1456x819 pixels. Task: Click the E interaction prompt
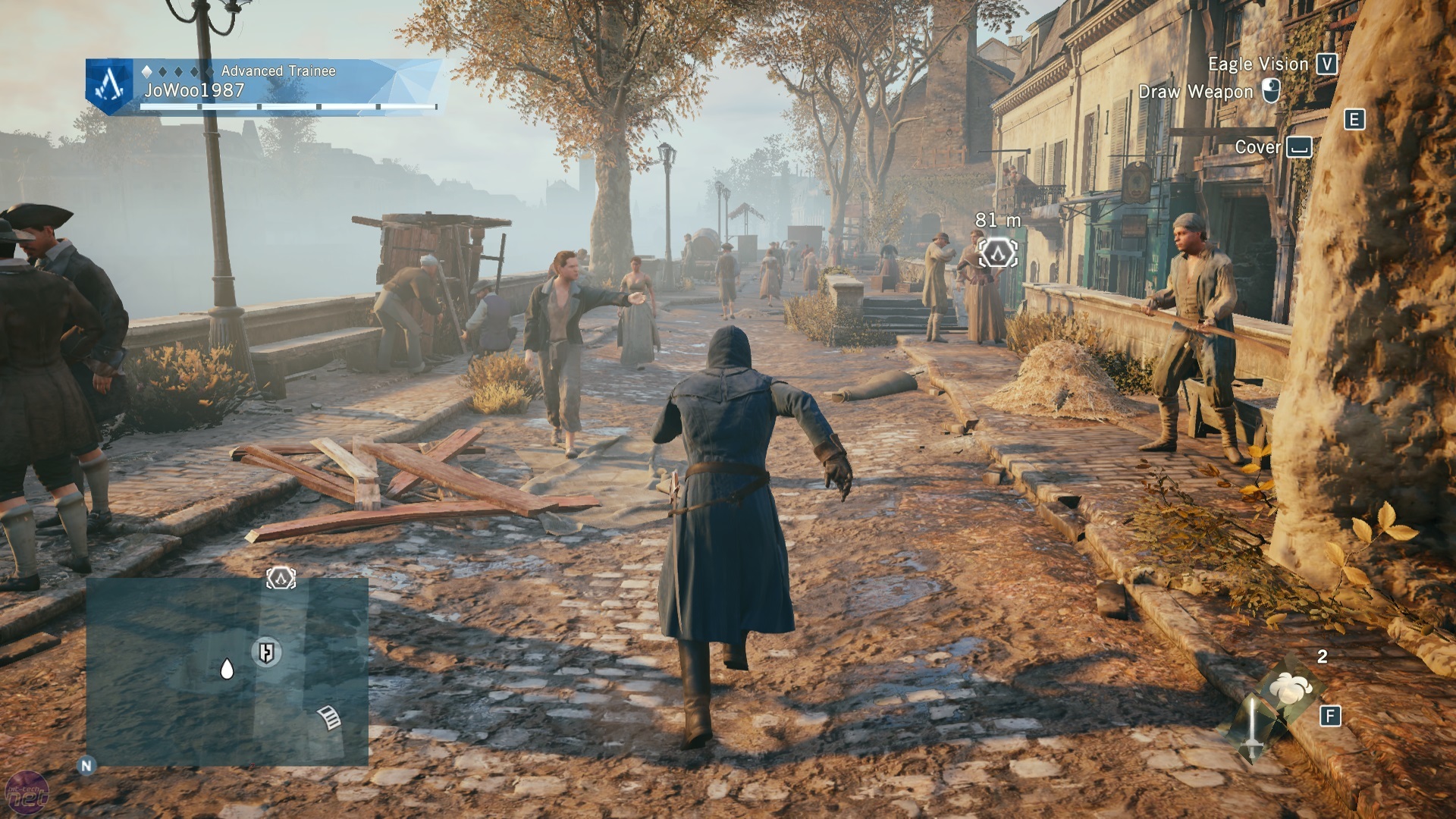pos(1354,118)
